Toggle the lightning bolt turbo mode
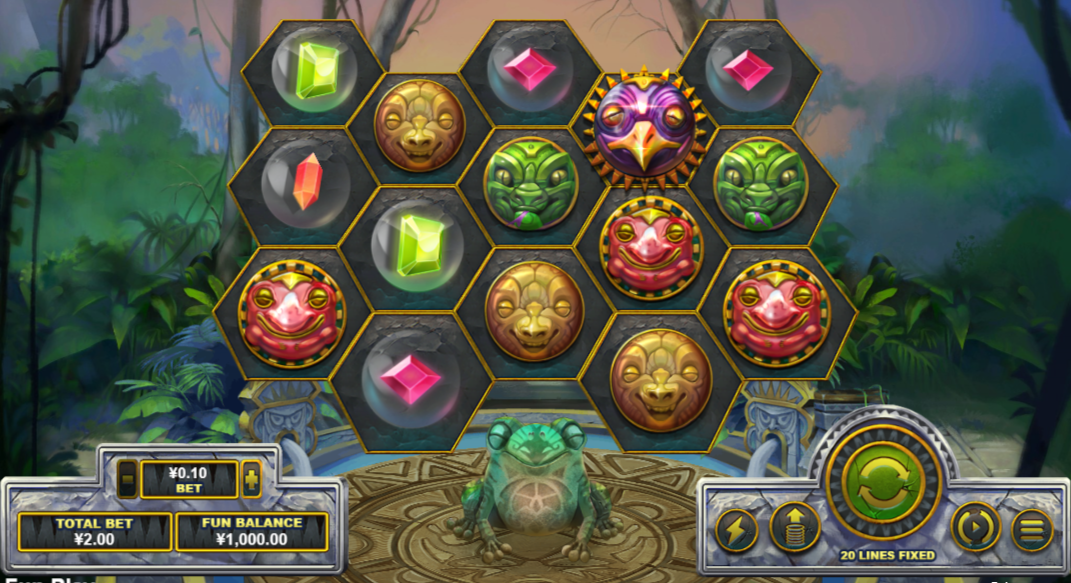Screen dimensions: 1071x583 click(x=736, y=529)
